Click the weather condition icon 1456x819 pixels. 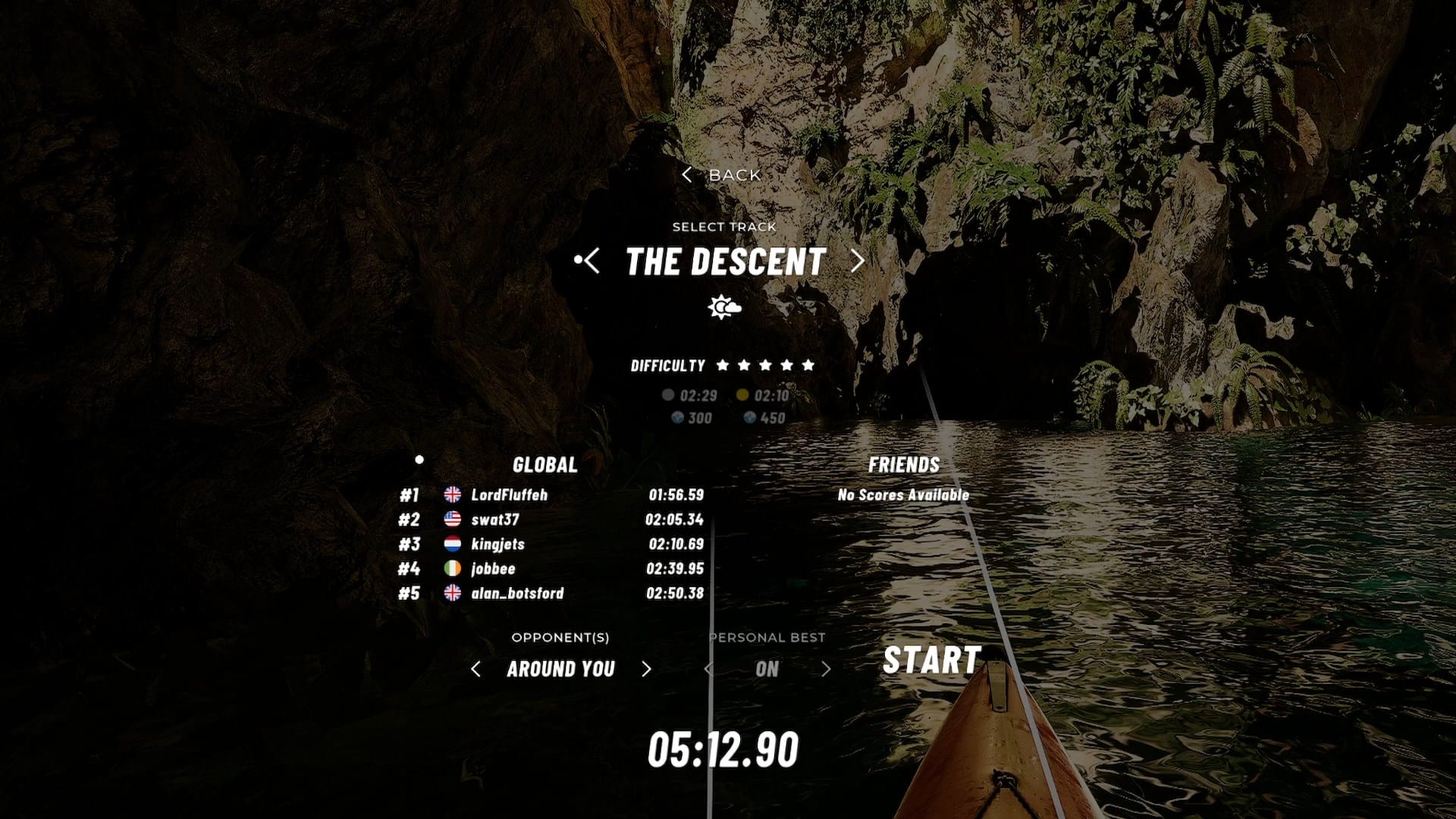click(x=724, y=307)
